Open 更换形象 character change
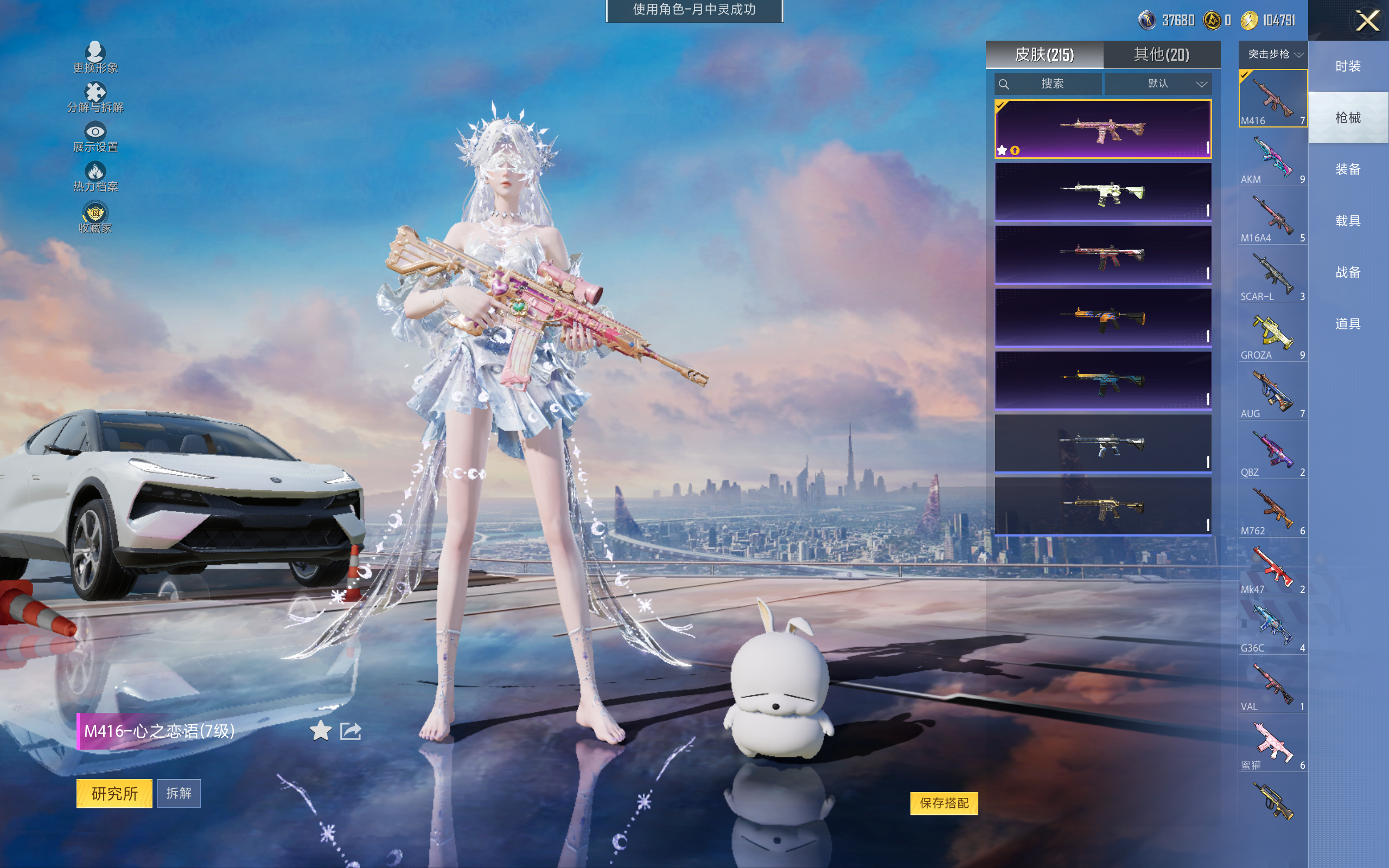1389x868 pixels. pyautogui.click(x=95, y=58)
